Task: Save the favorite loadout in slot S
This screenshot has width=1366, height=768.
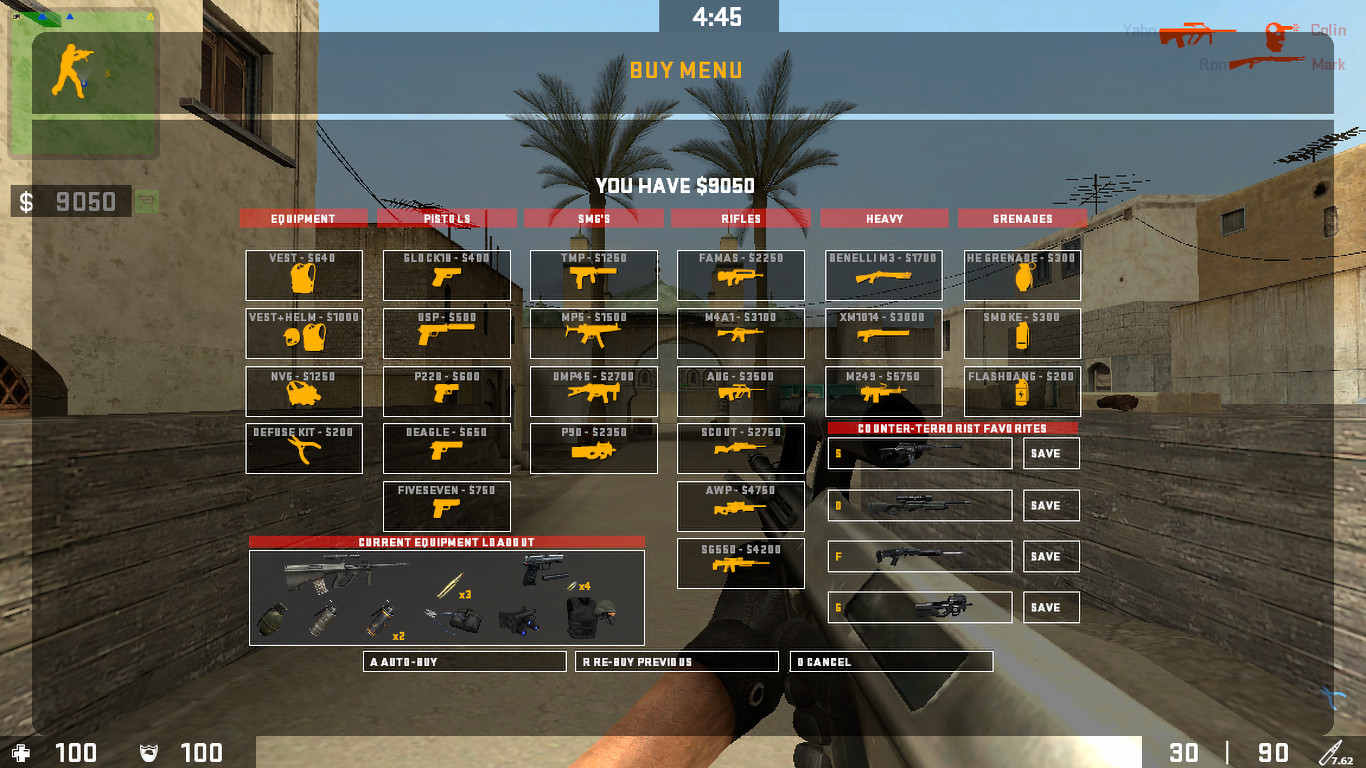Action: (x=1050, y=453)
